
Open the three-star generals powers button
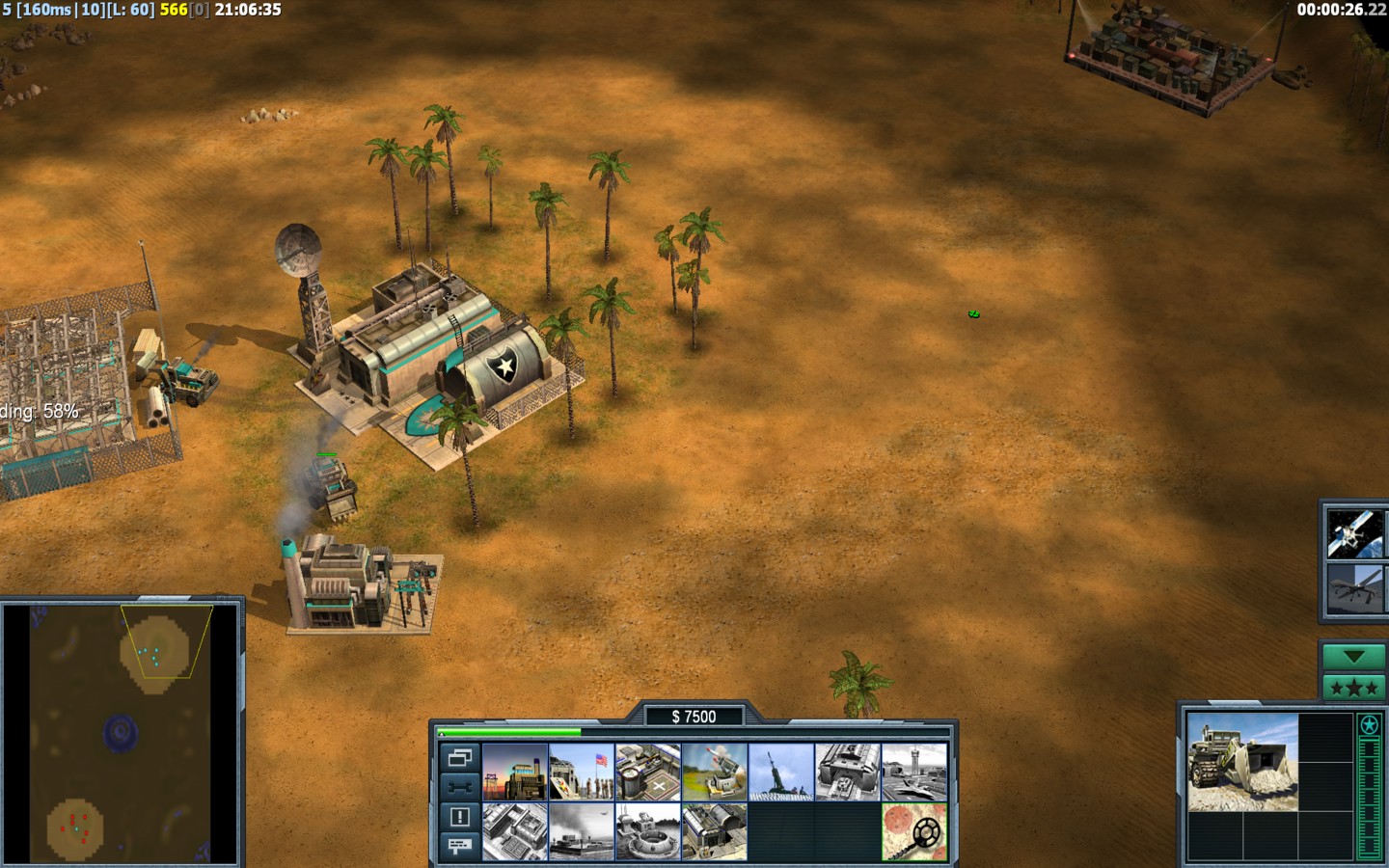pos(1353,688)
